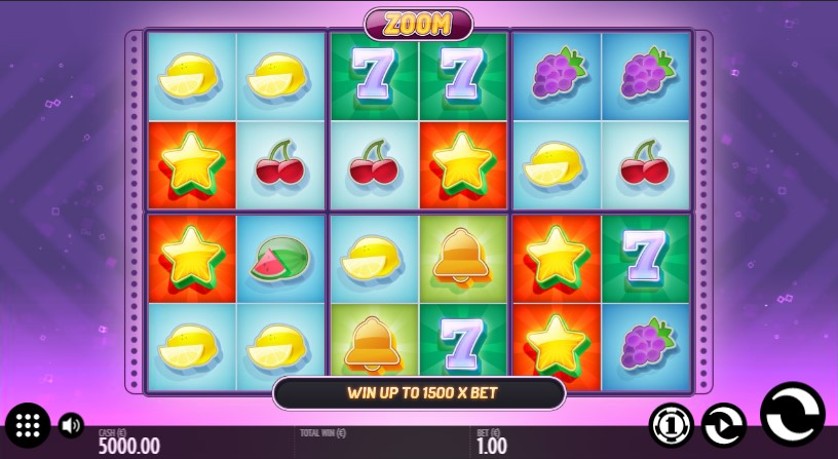Screen dimensions: 838x459
Task: Open the autoplay options
Action: point(723,424)
